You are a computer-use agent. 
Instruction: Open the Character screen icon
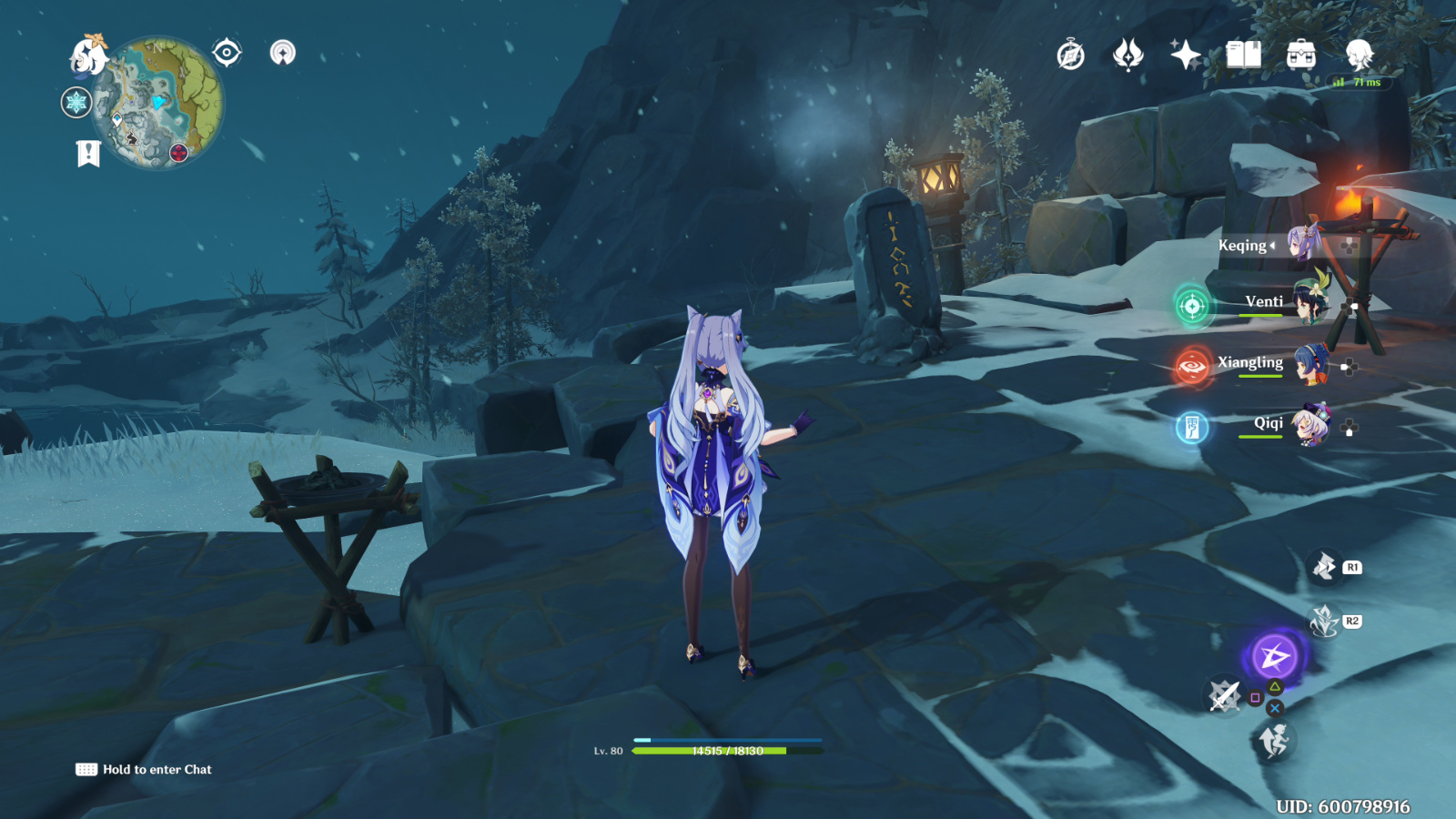1360,55
